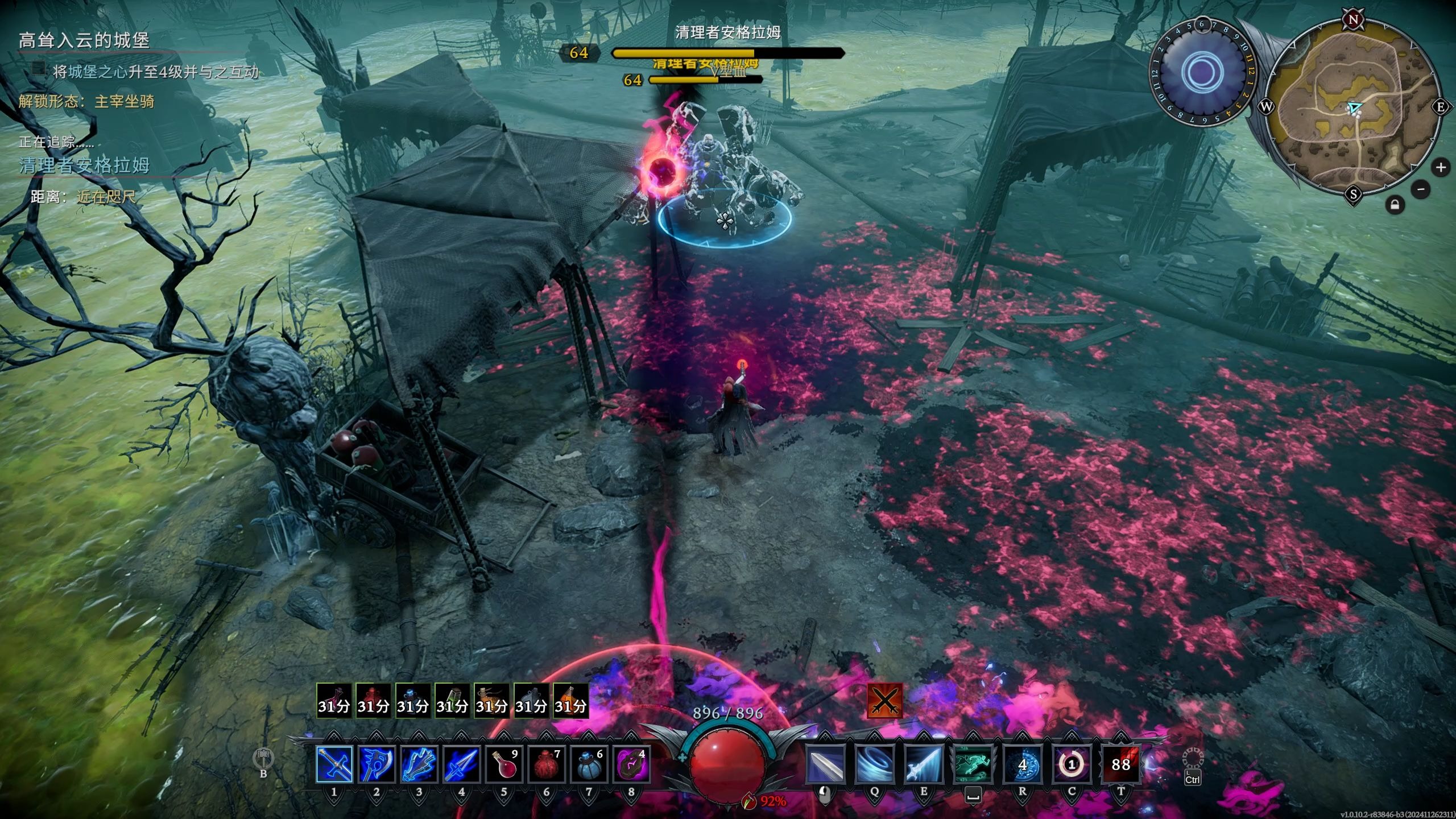Select the purple glowing stone item
Screen dimensions: 1456x819
coord(631,764)
